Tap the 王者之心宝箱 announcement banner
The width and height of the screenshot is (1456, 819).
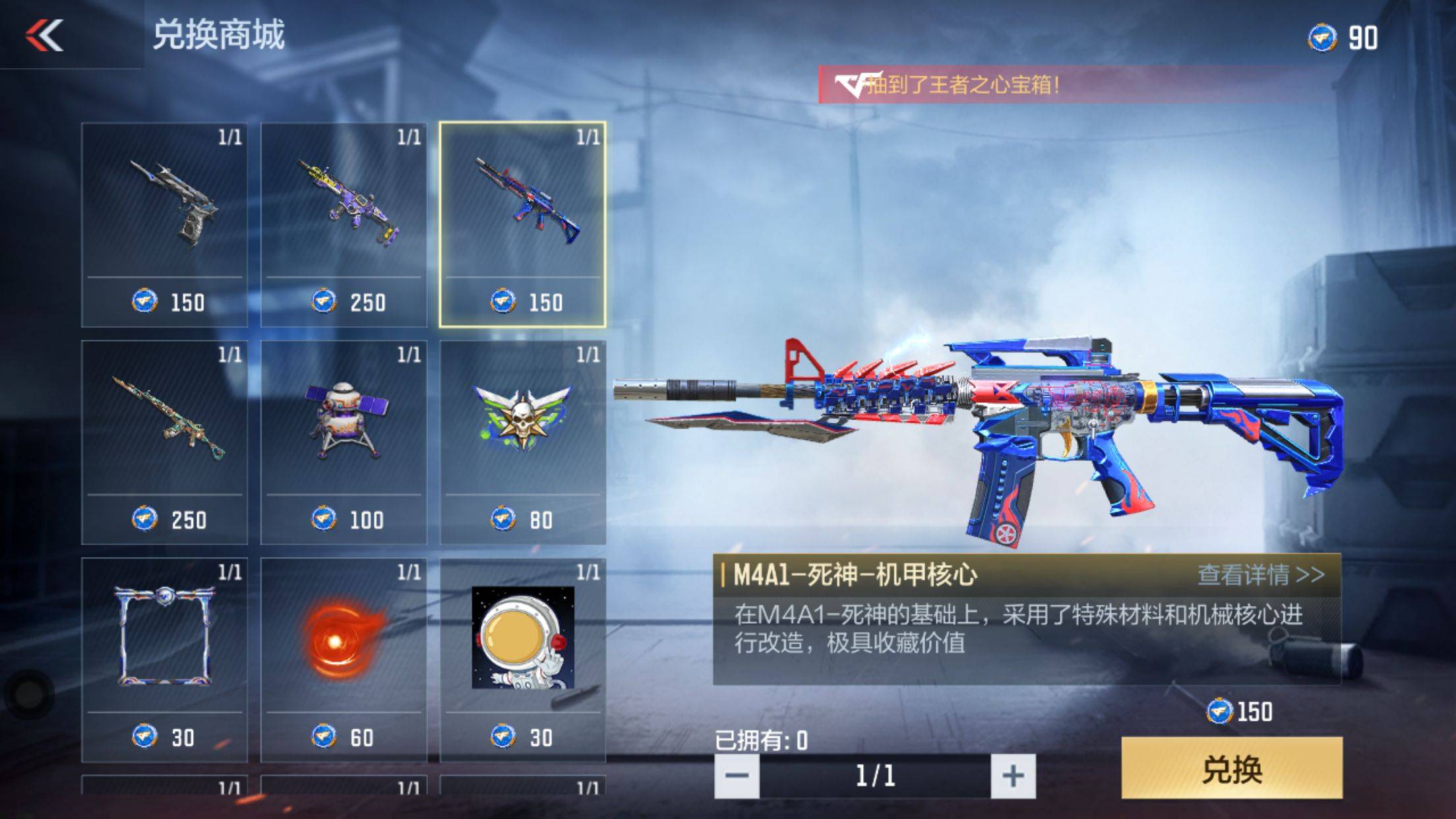[x=963, y=84]
